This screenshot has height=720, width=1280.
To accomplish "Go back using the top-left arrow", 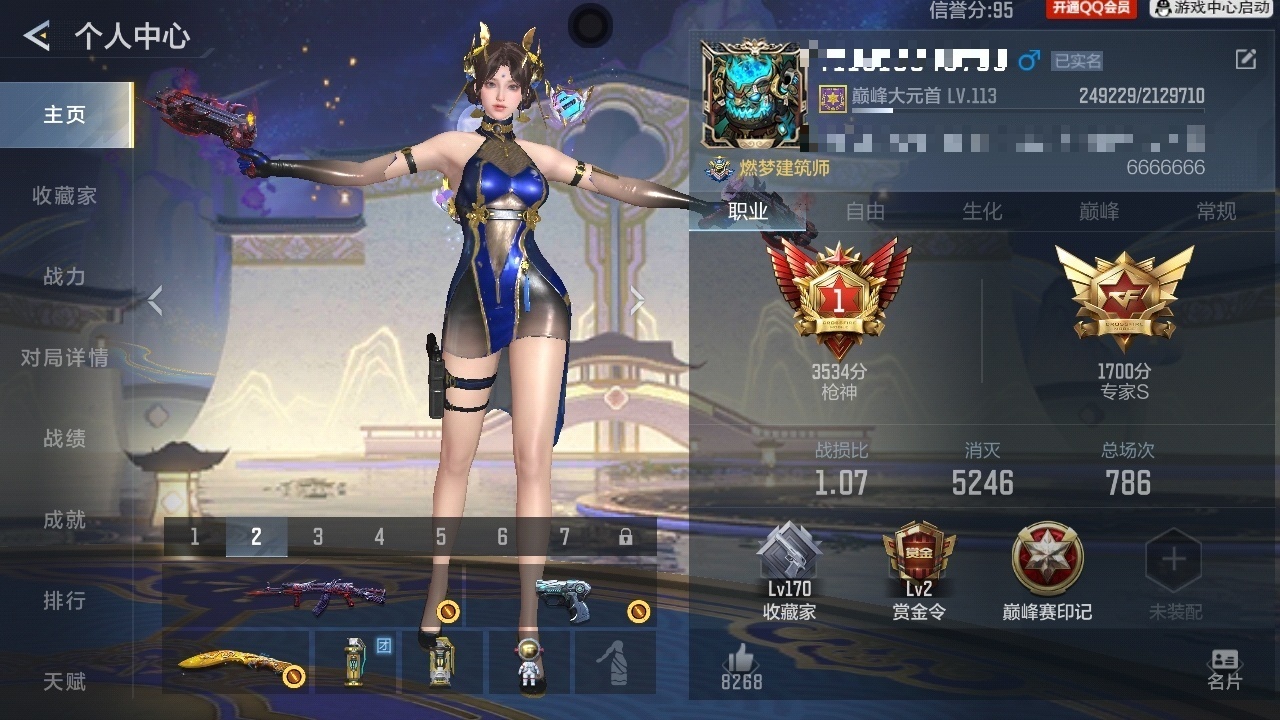I will point(37,37).
